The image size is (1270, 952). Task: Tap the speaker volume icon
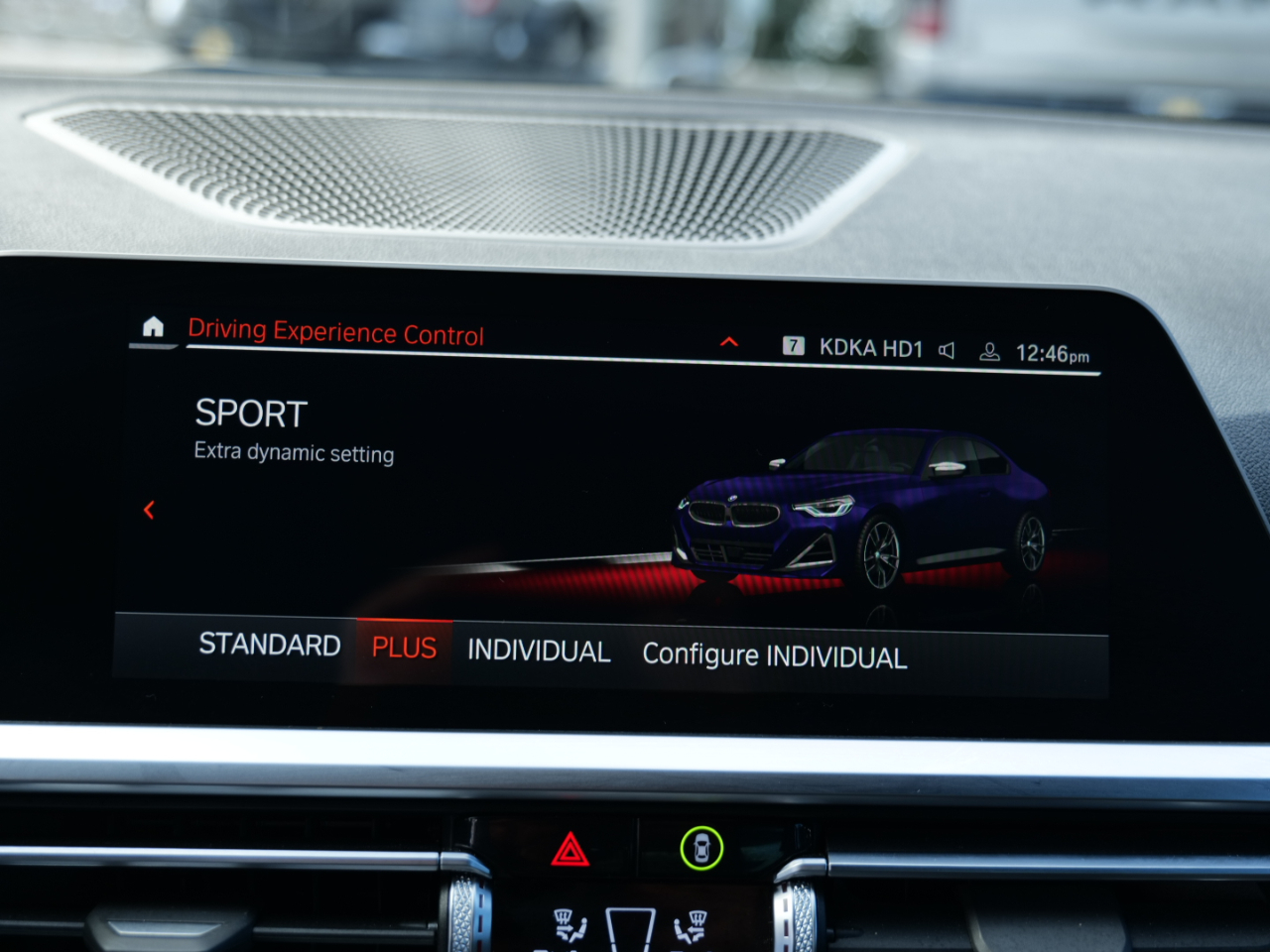947,350
